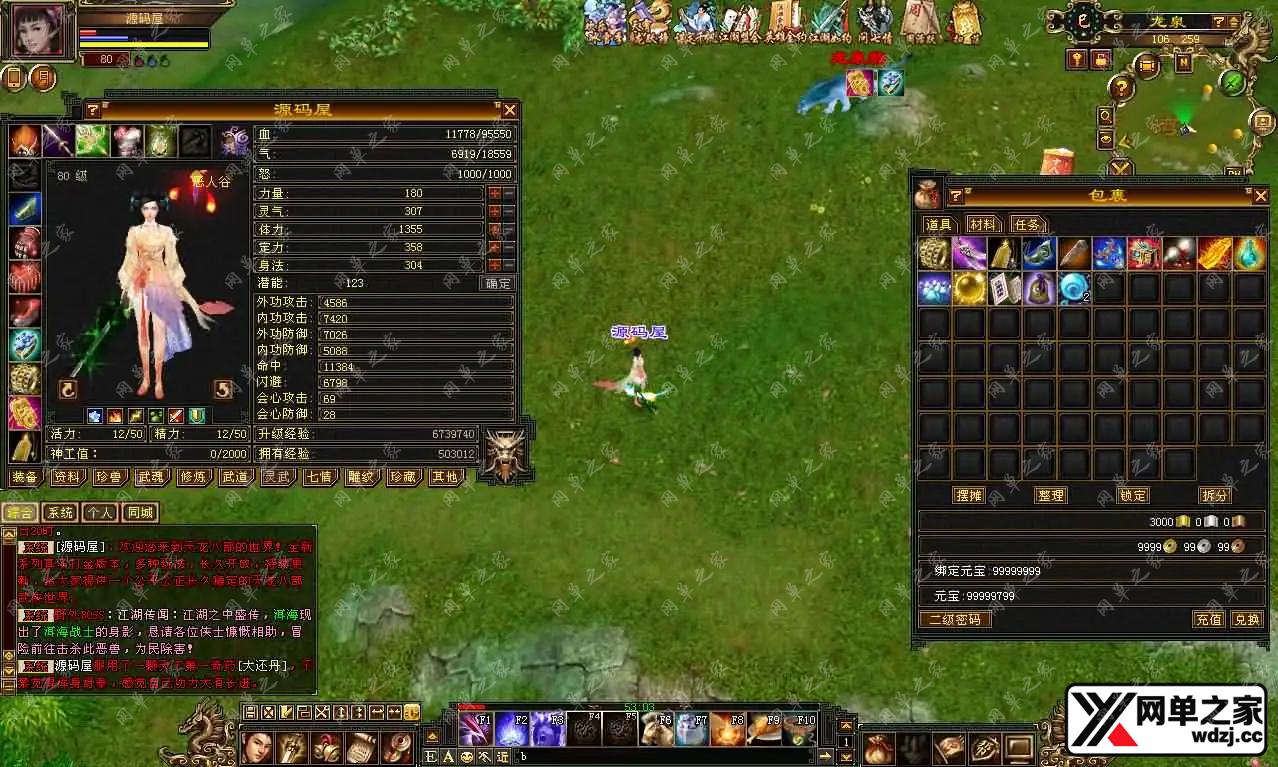The width and height of the screenshot is (1278, 767).
Task: Click the 拆分 split button
Action: pos(1214,495)
